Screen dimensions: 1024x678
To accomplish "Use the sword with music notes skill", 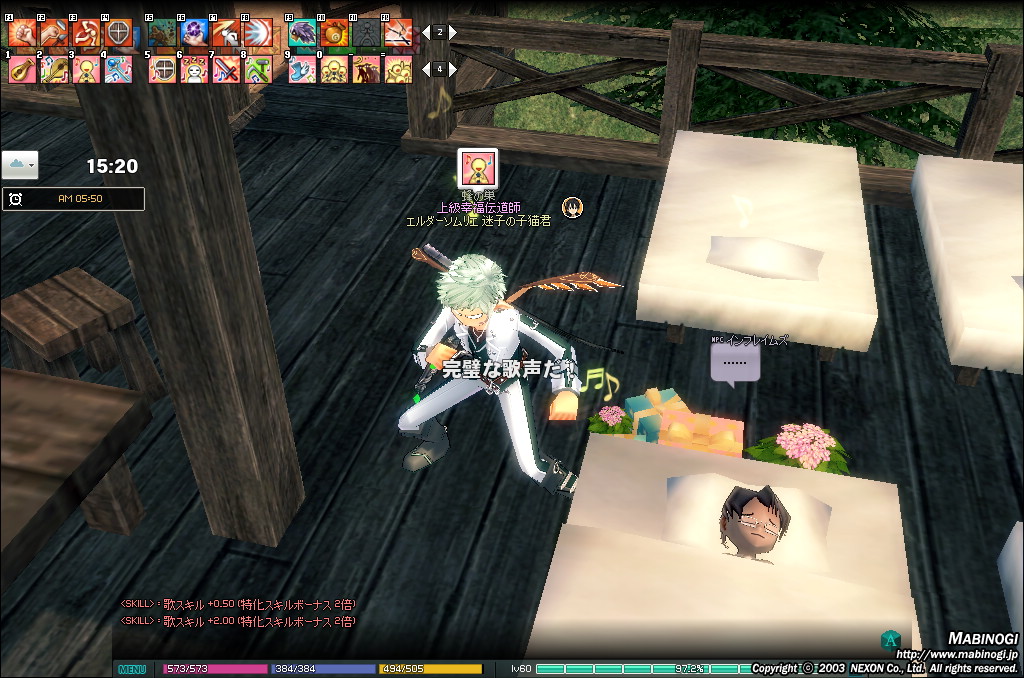I will (x=226, y=69).
